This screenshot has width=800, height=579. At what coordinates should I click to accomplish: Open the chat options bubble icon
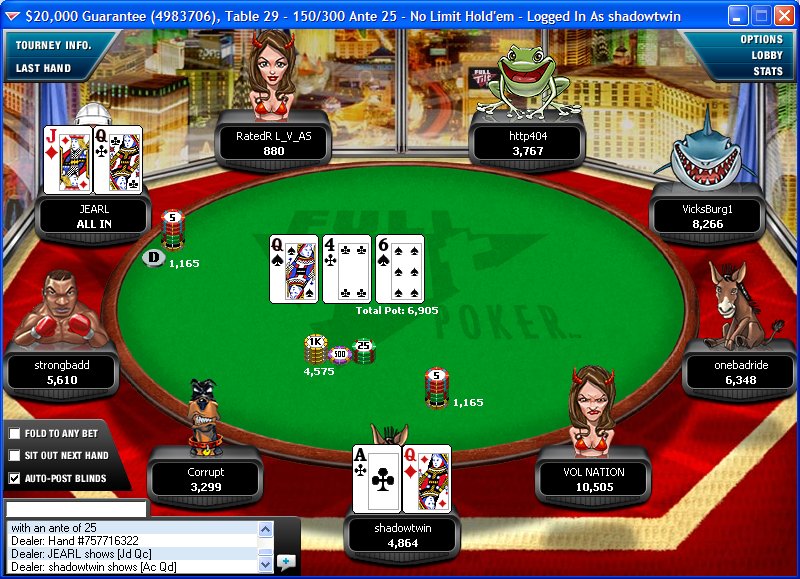coord(287,562)
